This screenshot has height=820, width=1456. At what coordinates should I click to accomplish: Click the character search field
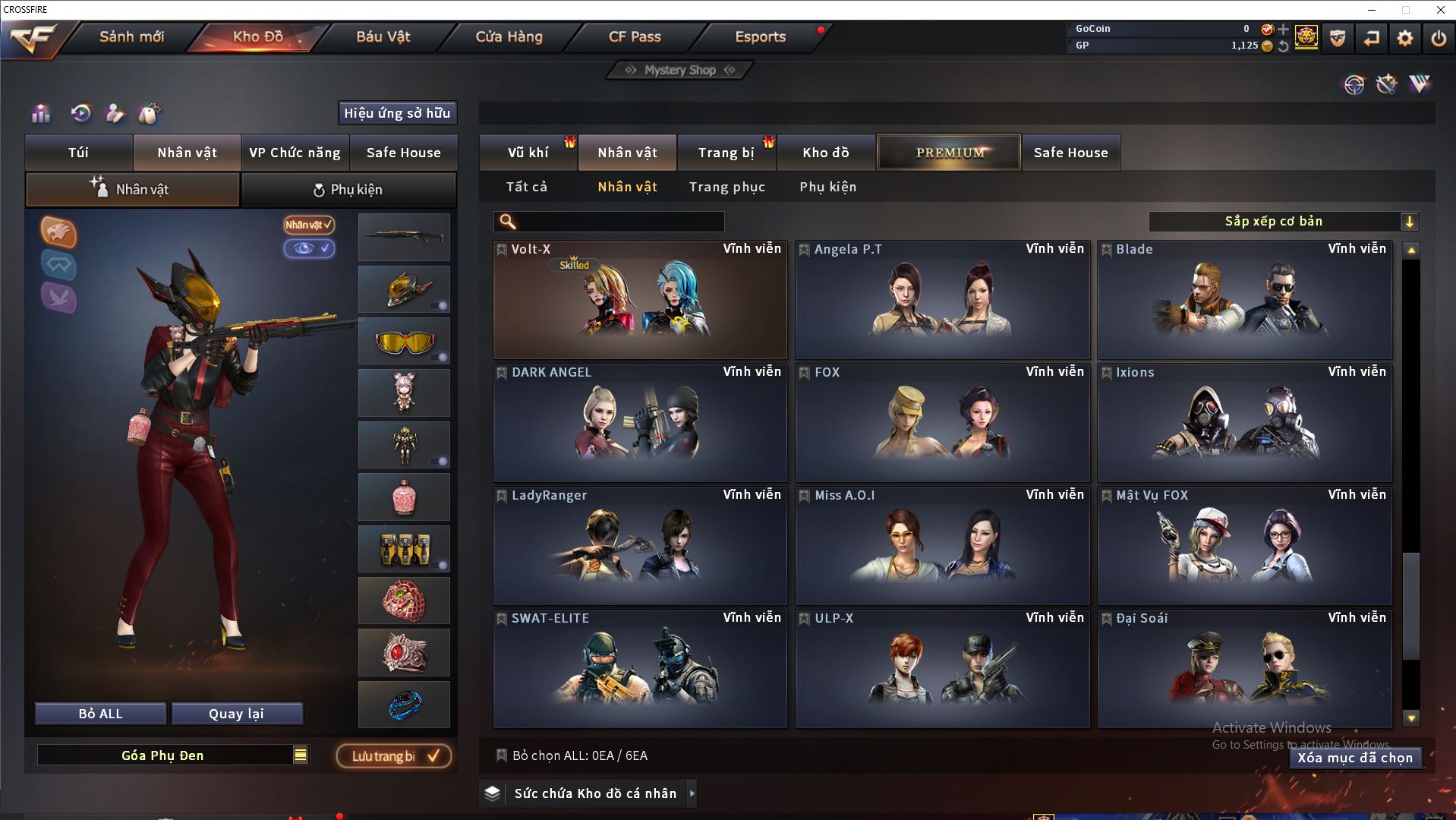point(619,222)
